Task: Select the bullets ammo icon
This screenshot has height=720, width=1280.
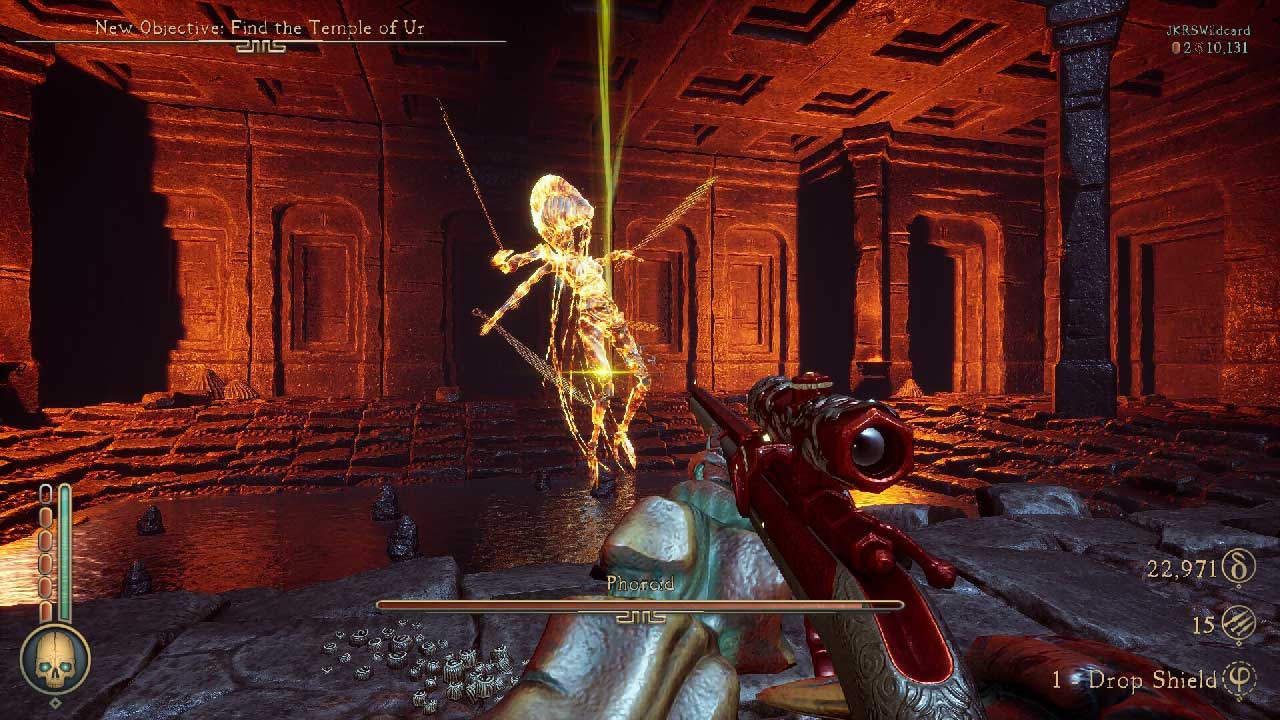Action: [1239, 625]
